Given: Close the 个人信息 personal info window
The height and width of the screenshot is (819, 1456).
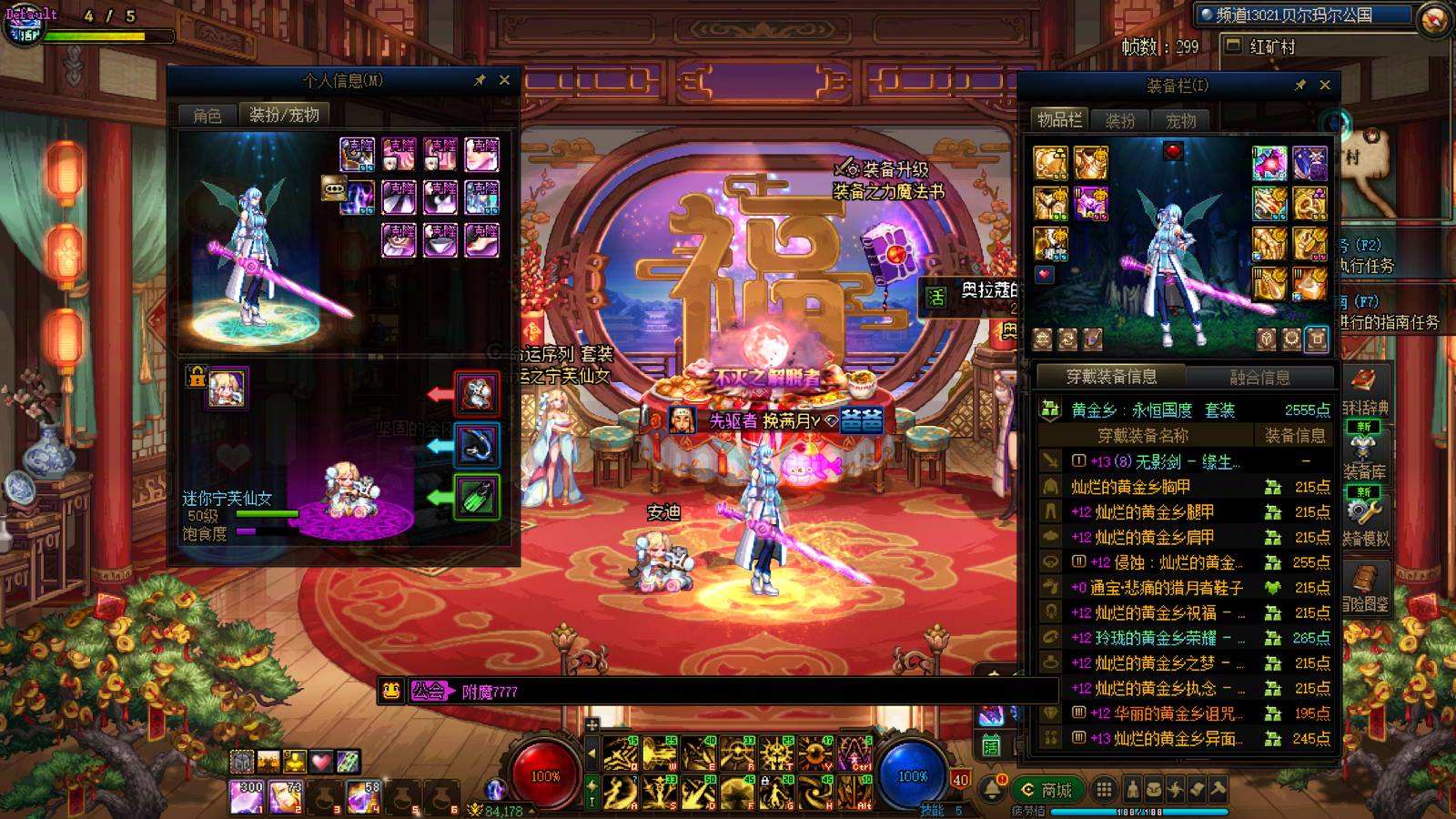Looking at the screenshot, I should (x=505, y=80).
